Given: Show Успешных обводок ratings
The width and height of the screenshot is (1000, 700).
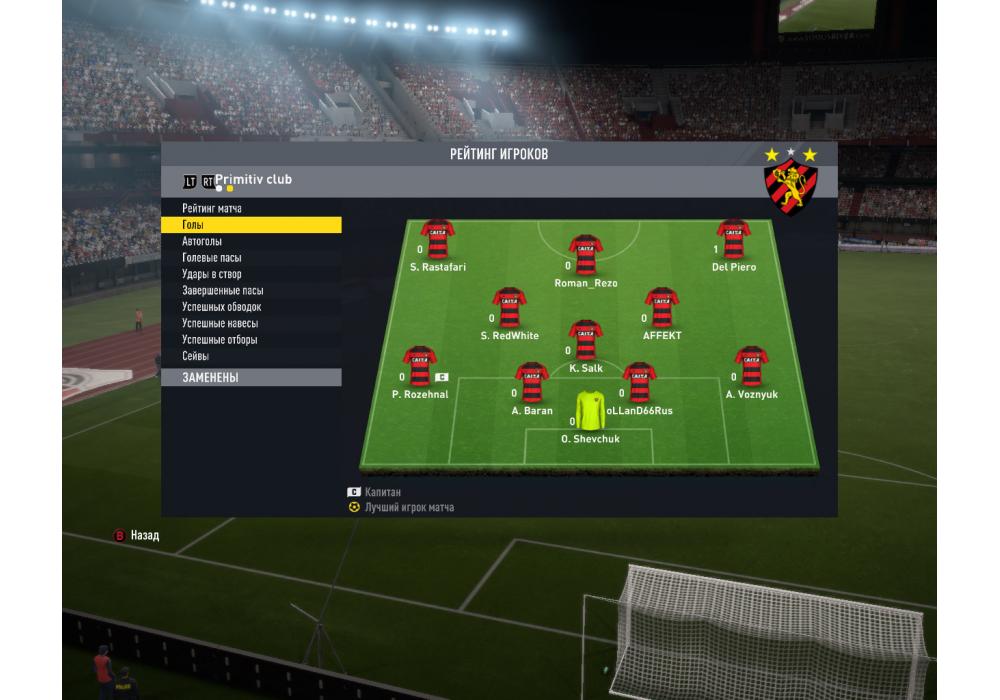Looking at the screenshot, I should (221, 307).
